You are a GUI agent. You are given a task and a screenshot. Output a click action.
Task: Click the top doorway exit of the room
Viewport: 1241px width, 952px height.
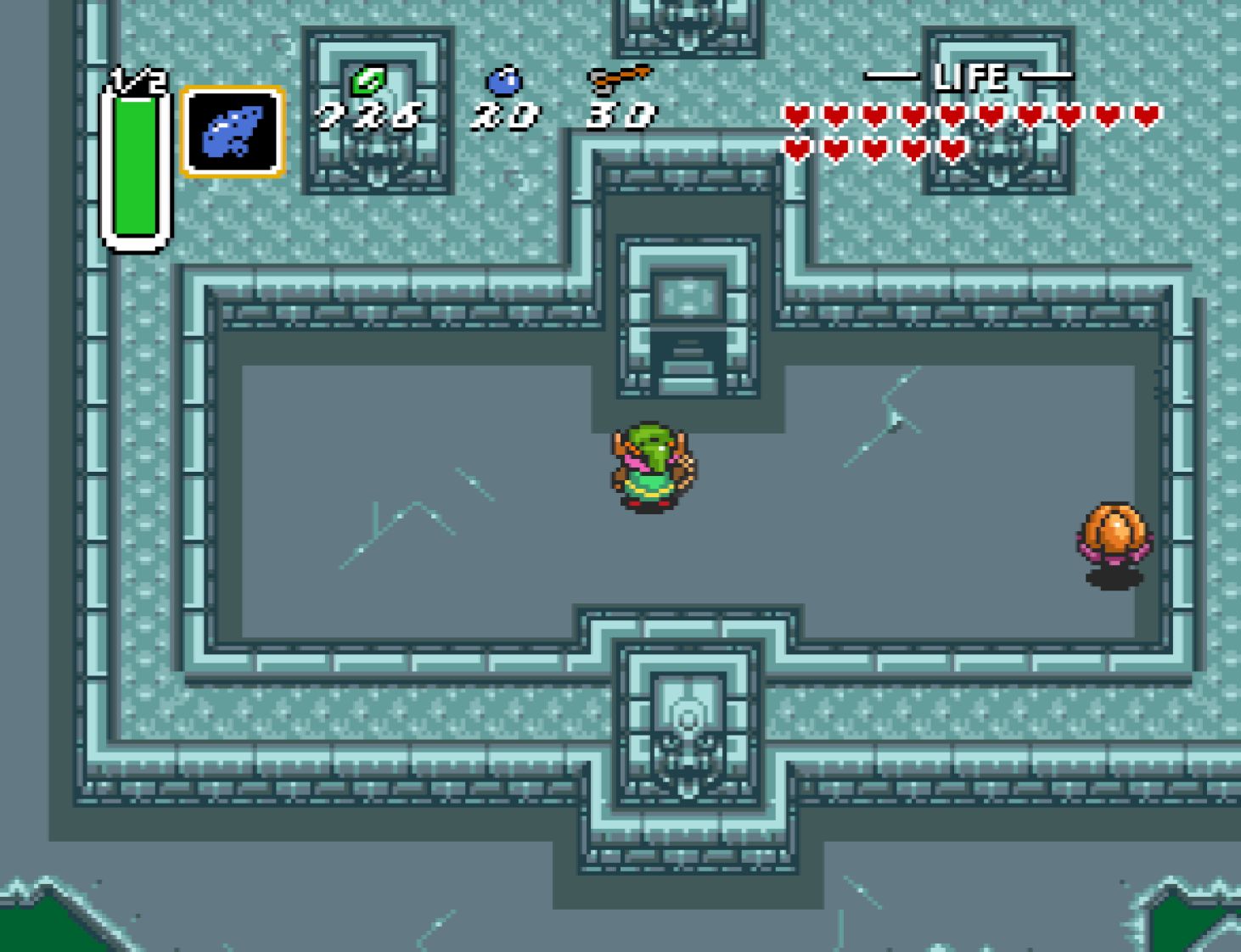pos(688,212)
